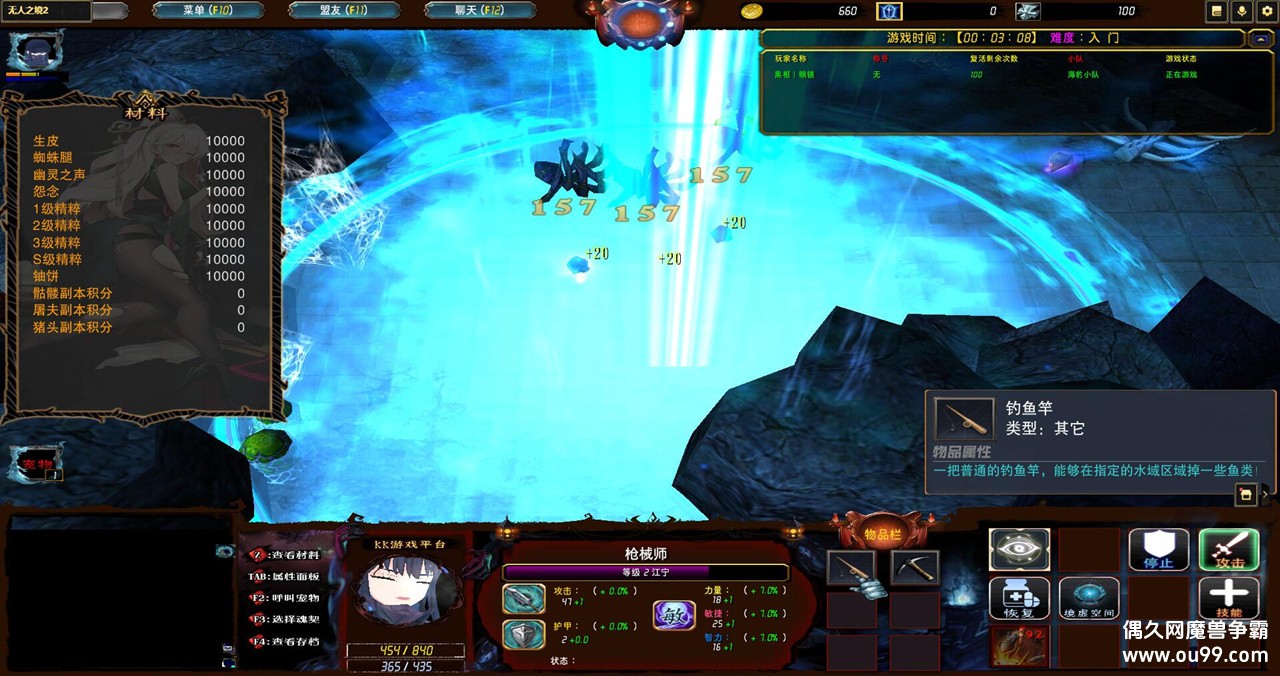This screenshot has width=1280, height=676.
Task: Activate the eye icon ability
Action: (x=1019, y=550)
